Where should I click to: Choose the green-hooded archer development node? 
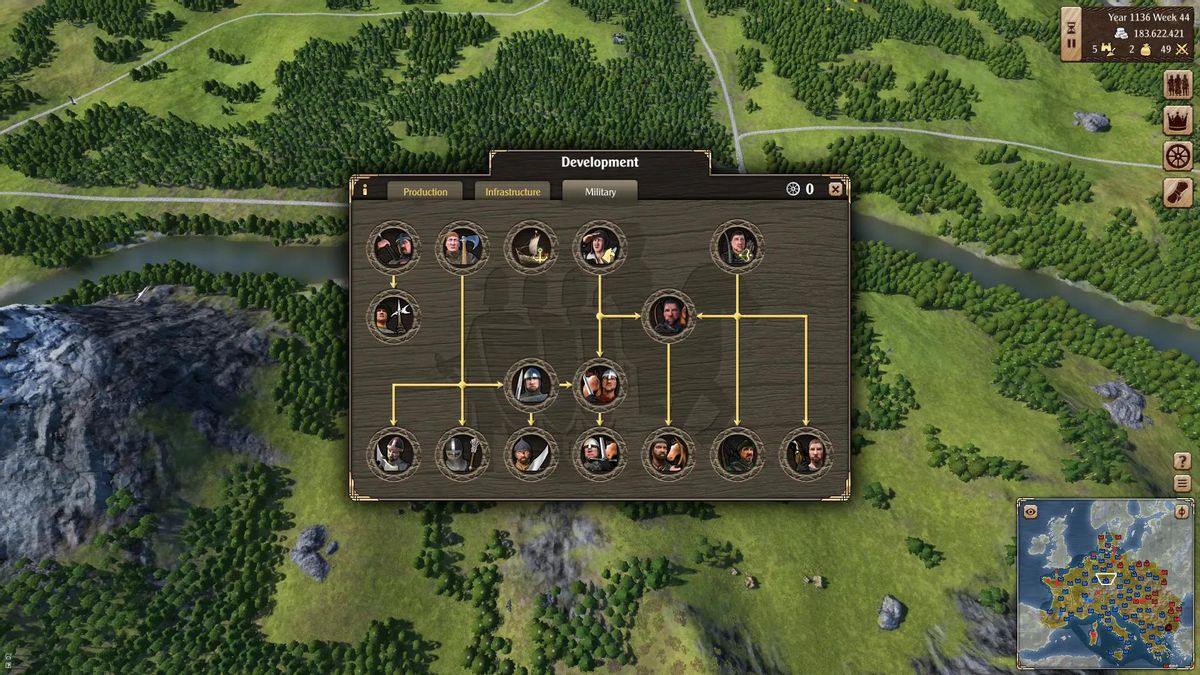(x=737, y=454)
